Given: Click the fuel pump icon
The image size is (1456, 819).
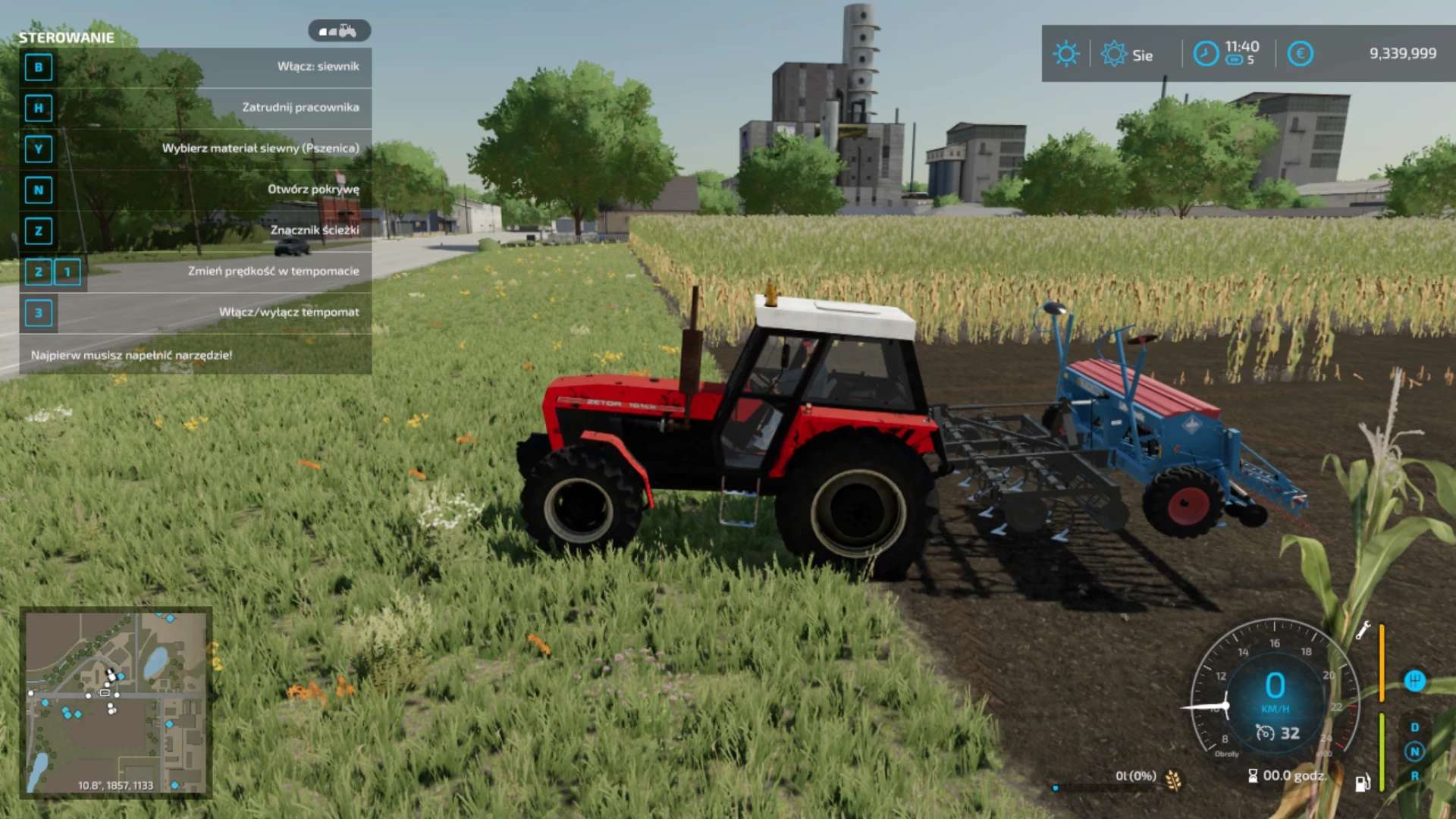Looking at the screenshot, I should click(1362, 783).
